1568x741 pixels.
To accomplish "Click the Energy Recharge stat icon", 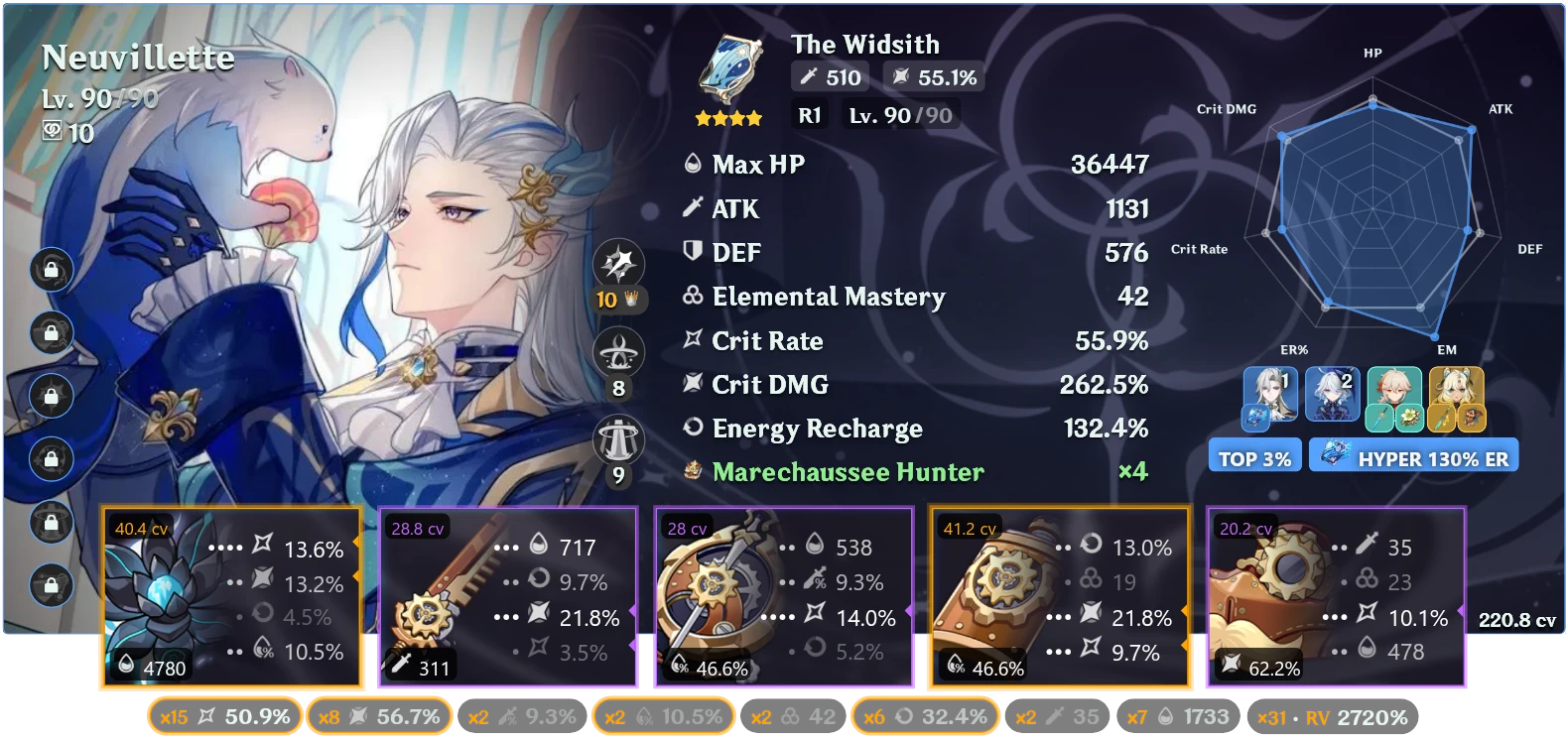I will coord(693,429).
